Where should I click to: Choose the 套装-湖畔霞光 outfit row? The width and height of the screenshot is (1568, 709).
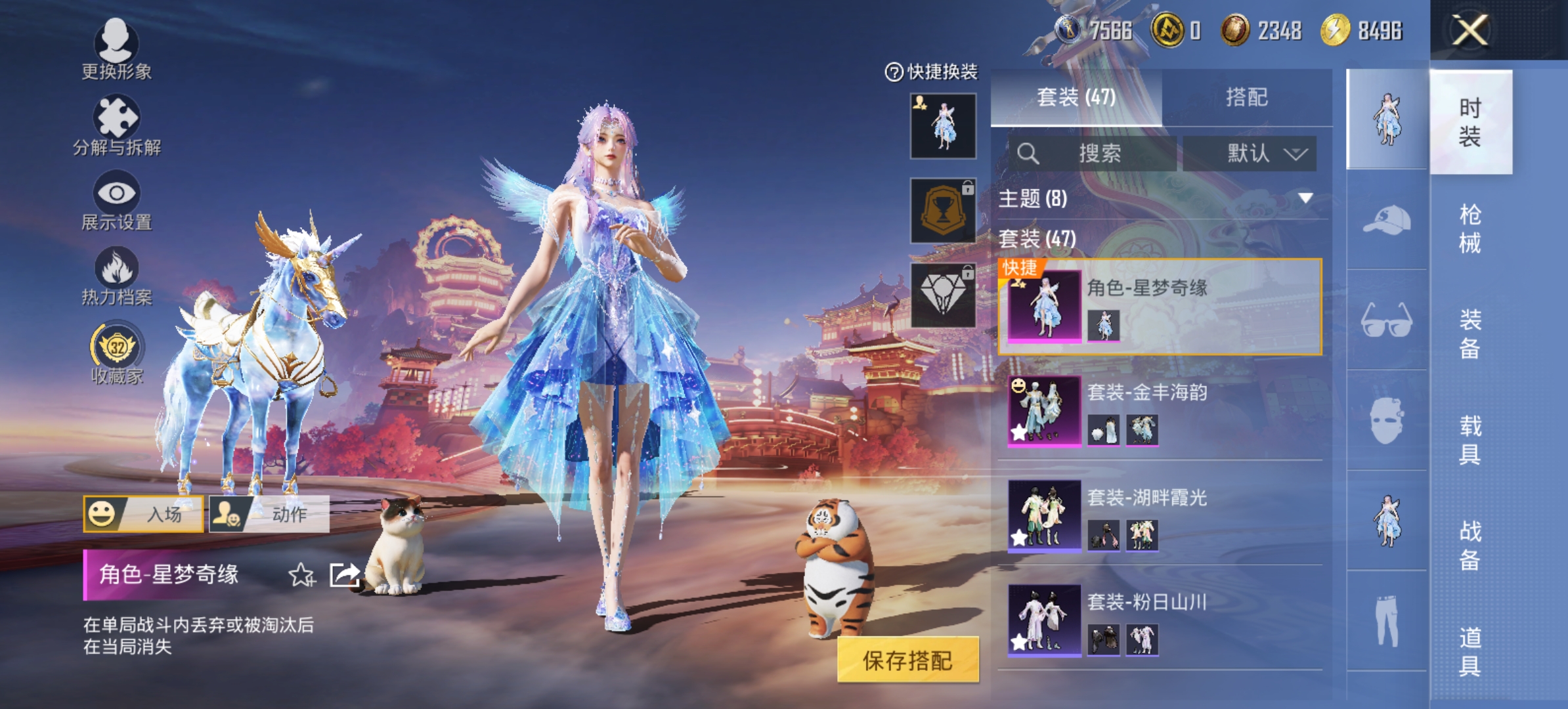(x=1160, y=515)
